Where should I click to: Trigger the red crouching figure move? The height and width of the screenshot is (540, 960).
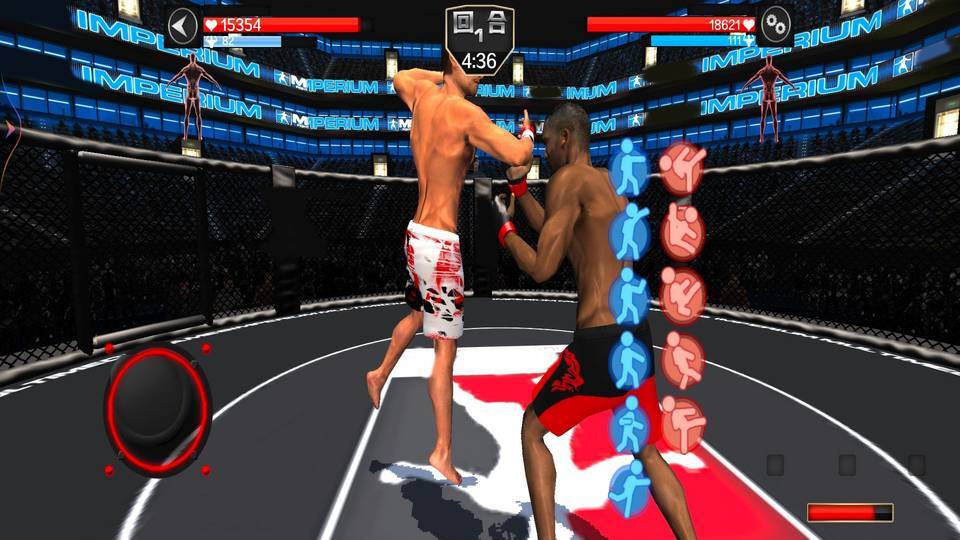click(683, 232)
